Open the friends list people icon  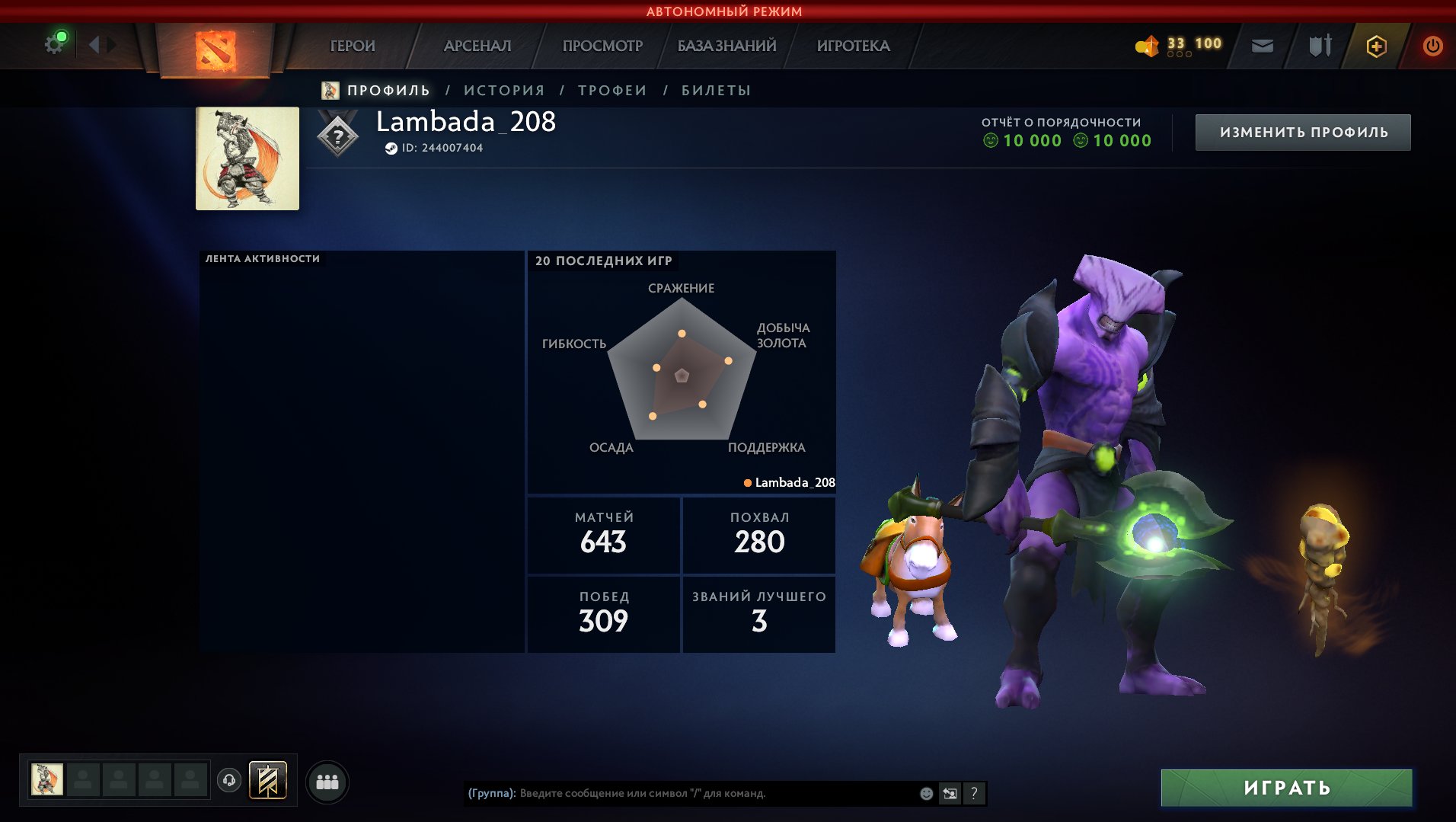pyautogui.click(x=327, y=781)
